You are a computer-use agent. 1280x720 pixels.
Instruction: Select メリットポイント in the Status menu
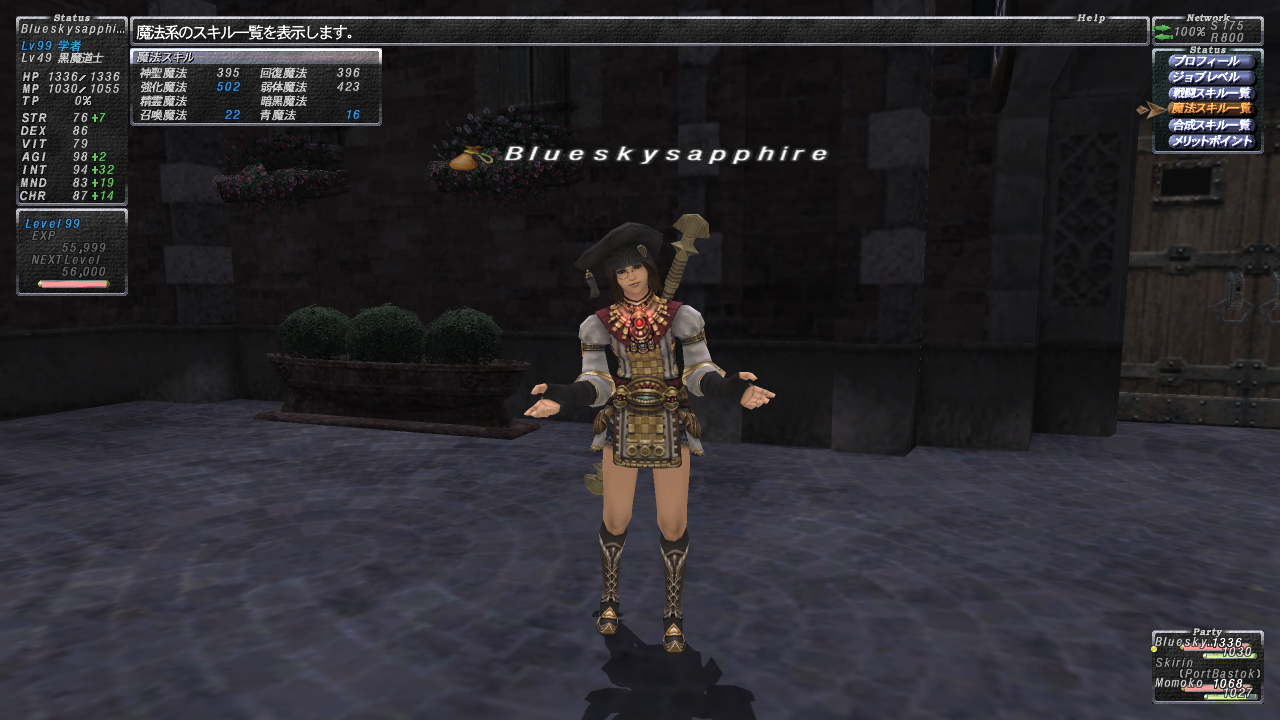(x=1210, y=141)
